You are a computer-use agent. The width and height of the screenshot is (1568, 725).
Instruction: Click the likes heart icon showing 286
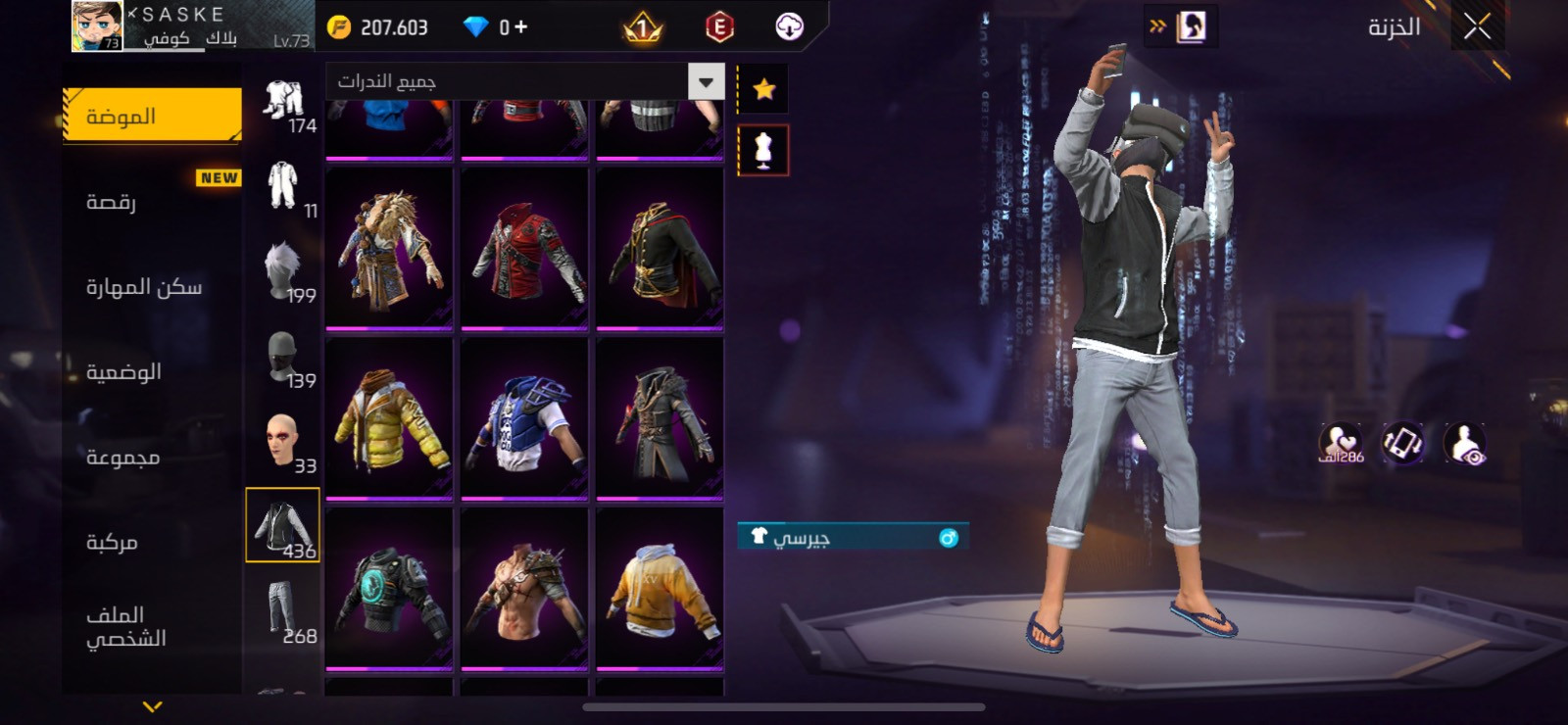(1340, 443)
